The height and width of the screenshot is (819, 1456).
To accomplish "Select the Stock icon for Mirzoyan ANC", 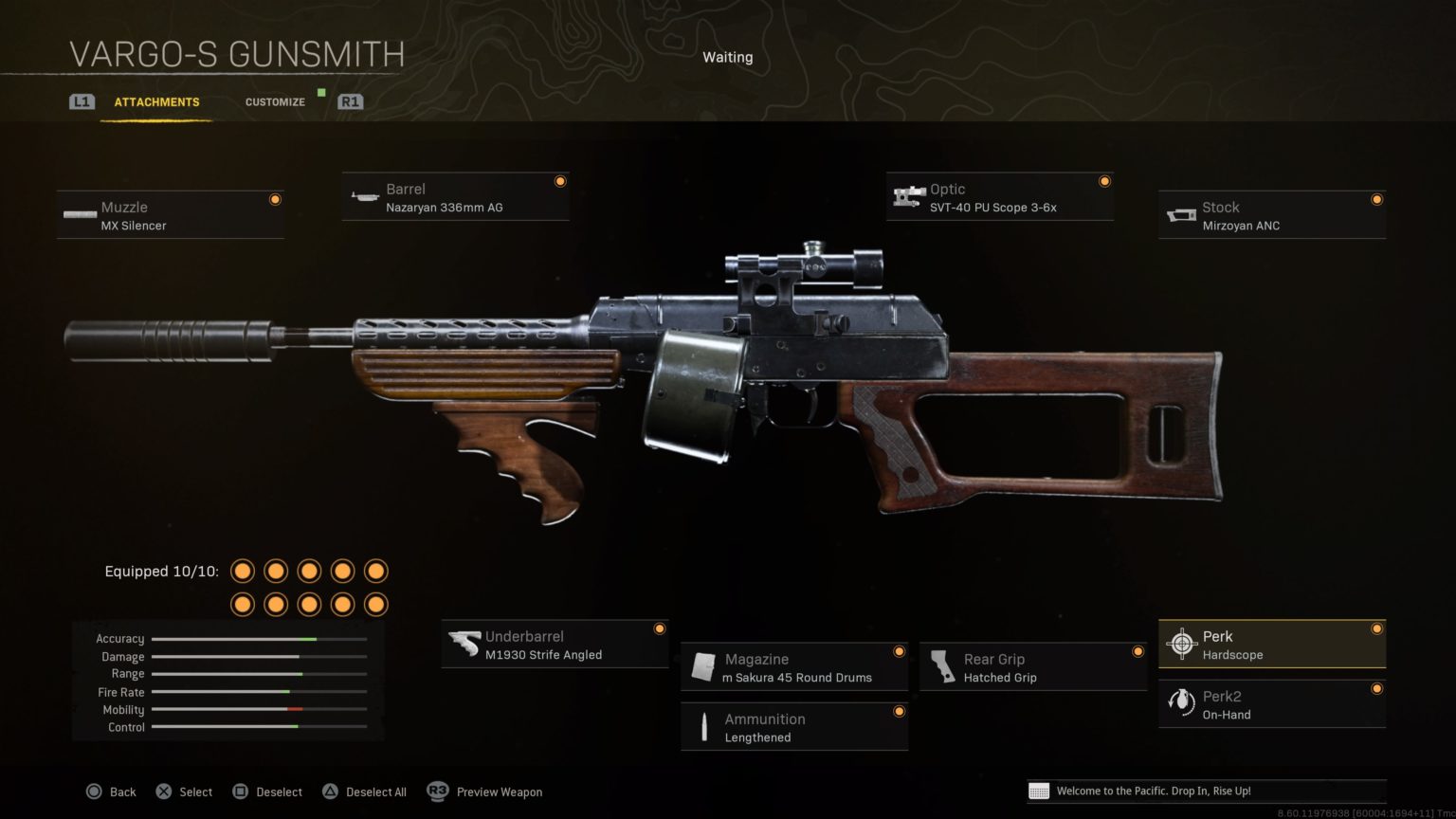I will tap(1180, 215).
